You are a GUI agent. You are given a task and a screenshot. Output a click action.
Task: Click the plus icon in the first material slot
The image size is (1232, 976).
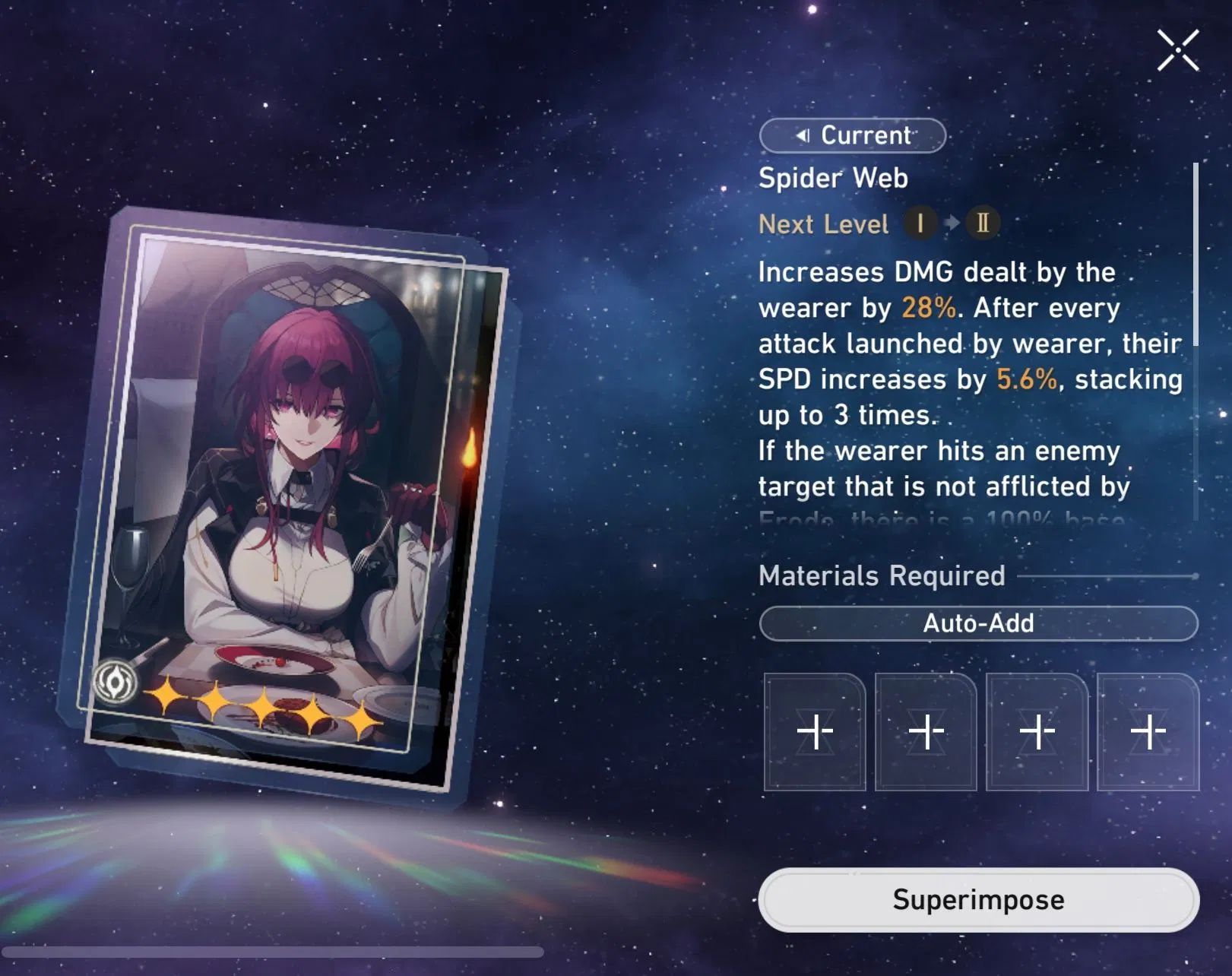pos(813,731)
